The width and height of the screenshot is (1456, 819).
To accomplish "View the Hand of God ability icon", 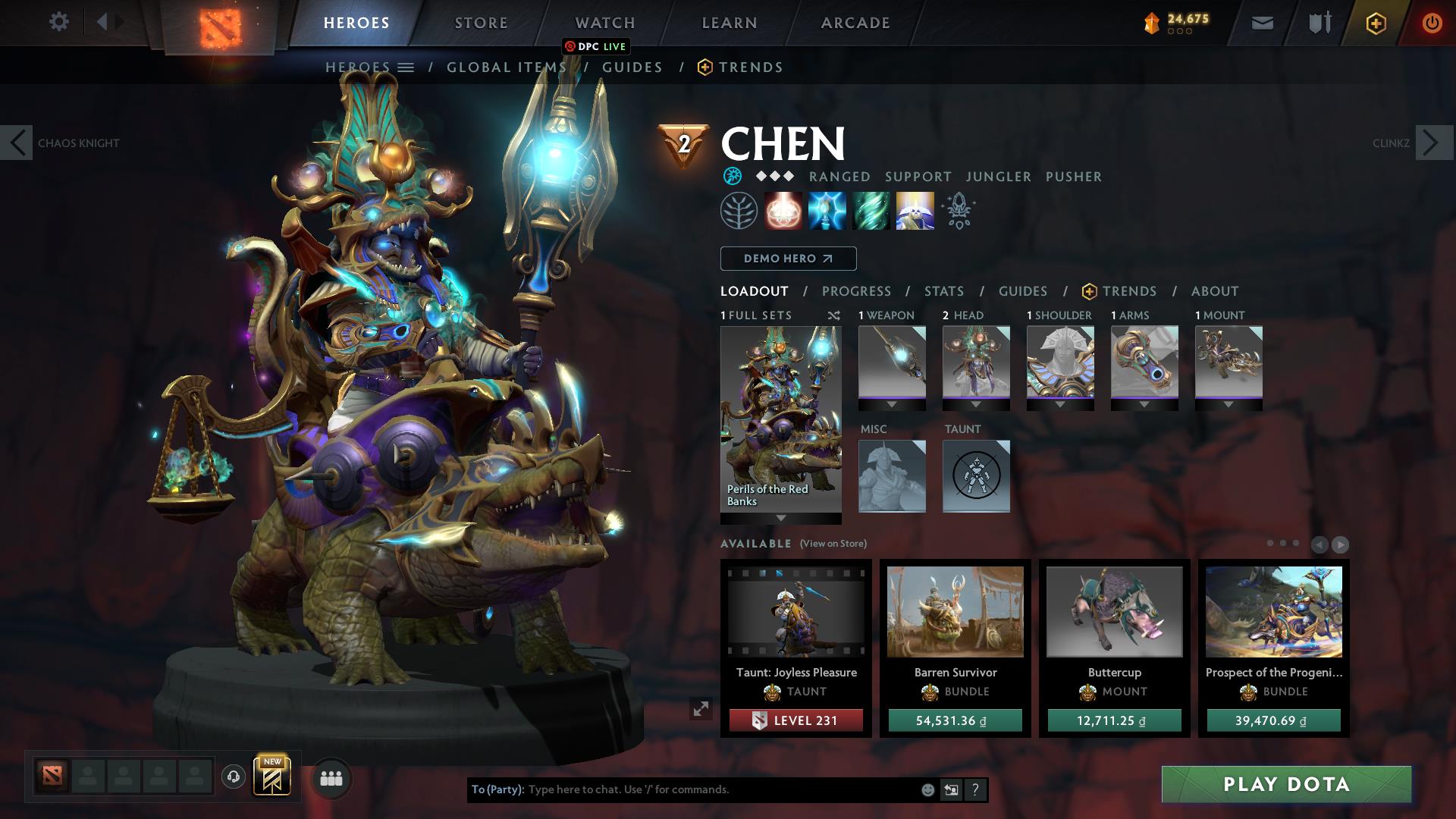I will click(915, 210).
